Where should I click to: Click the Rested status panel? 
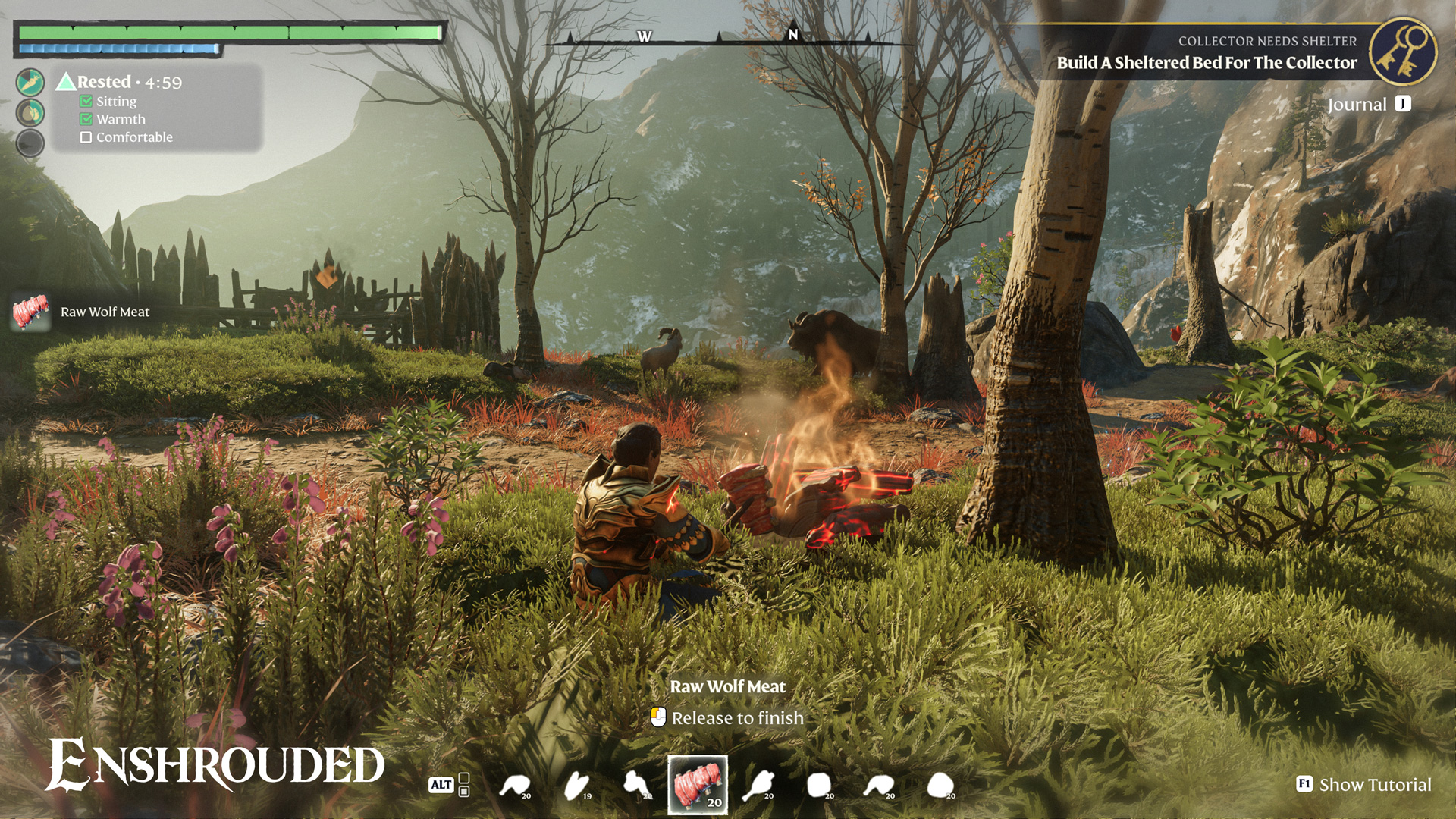[x=158, y=108]
